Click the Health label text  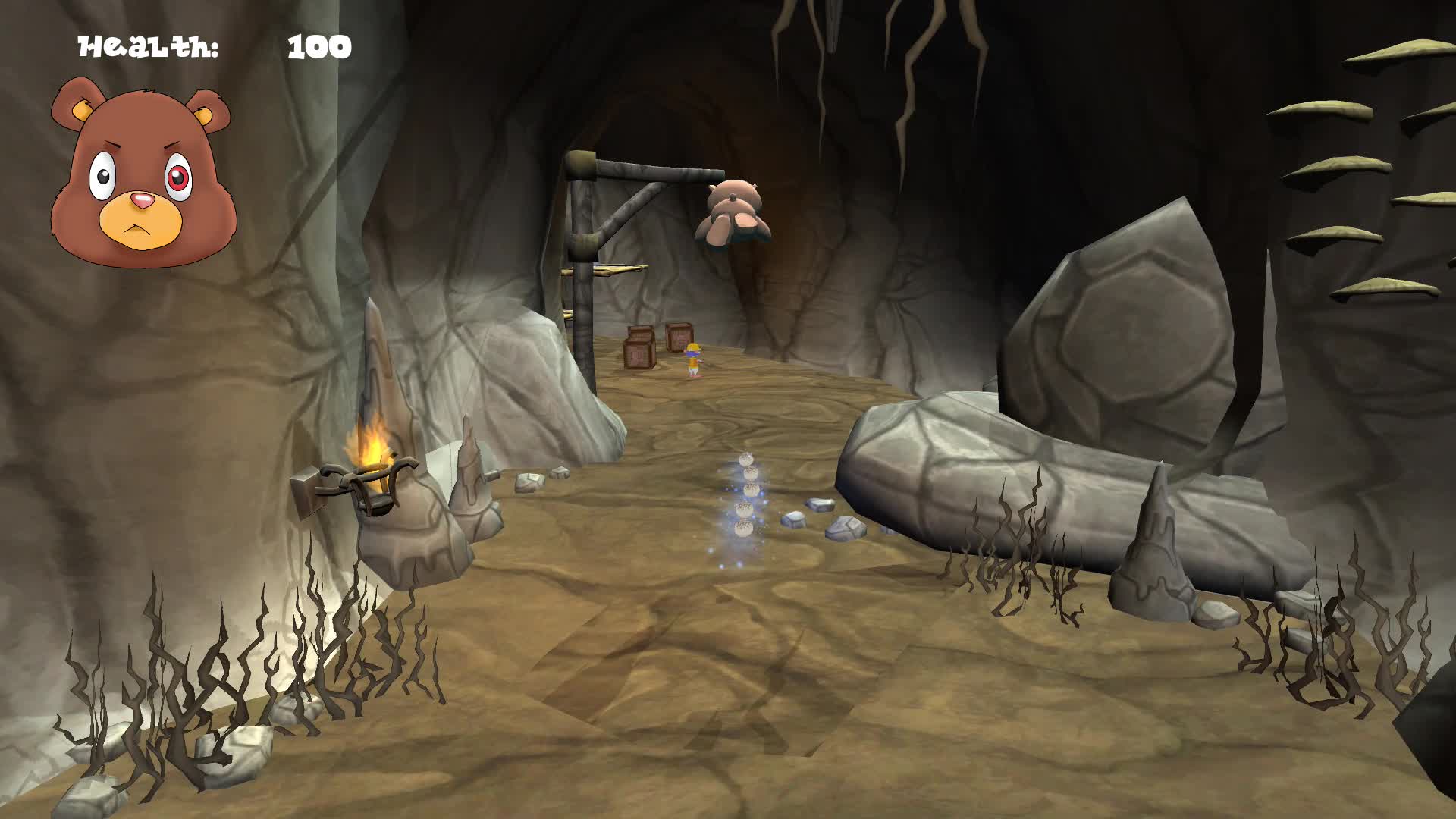(x=148, y=47)
